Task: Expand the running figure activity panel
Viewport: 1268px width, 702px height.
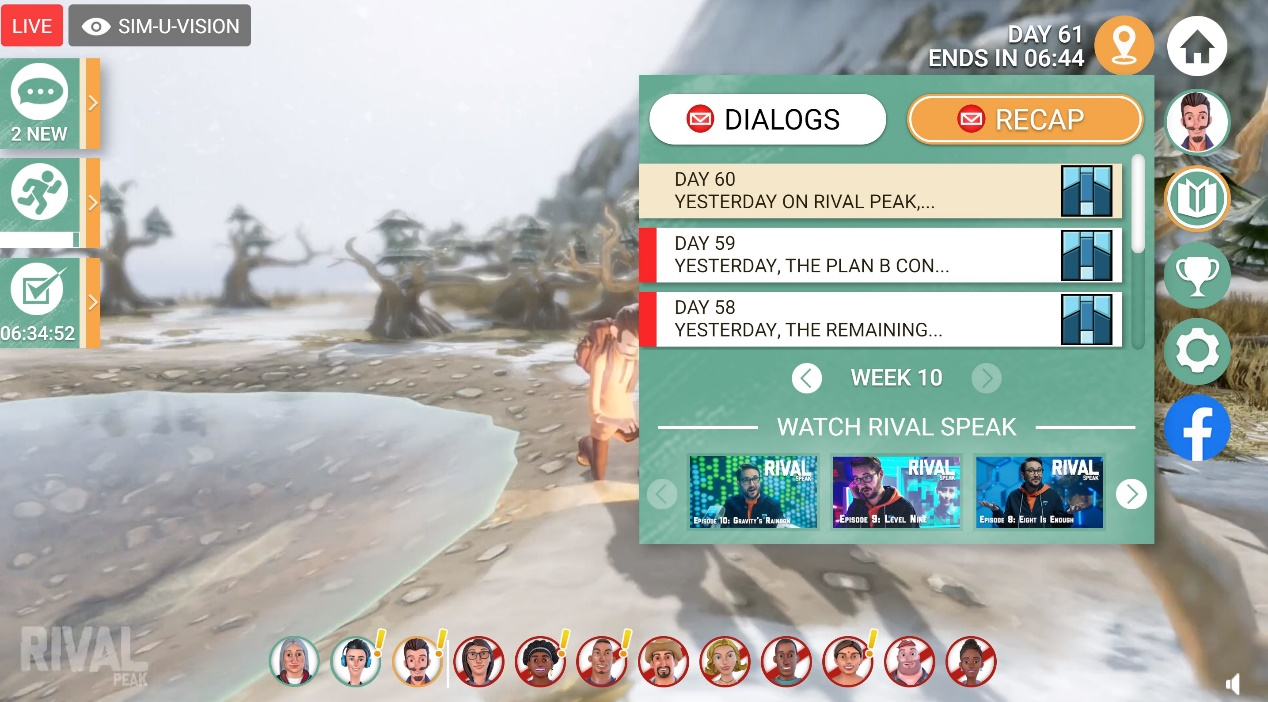Action: coord(48,203)
